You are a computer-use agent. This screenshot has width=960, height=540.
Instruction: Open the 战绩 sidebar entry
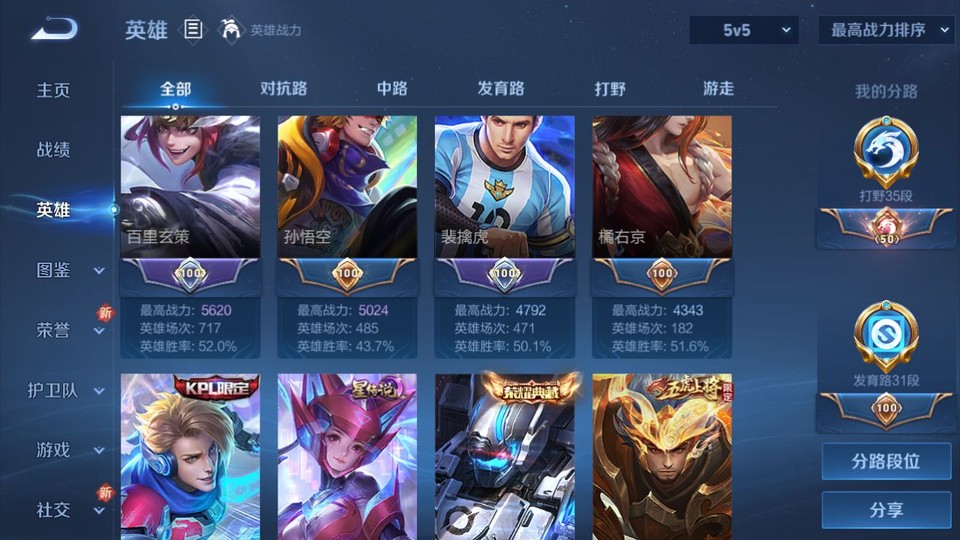(x=54, y=150)
